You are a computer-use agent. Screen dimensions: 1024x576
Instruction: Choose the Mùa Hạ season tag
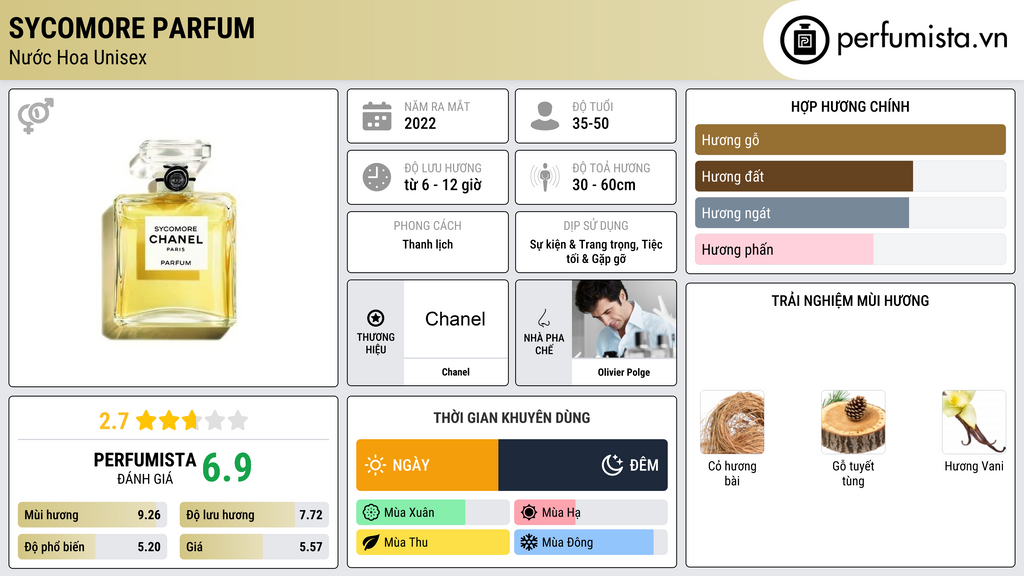click(x=590, y=513)
